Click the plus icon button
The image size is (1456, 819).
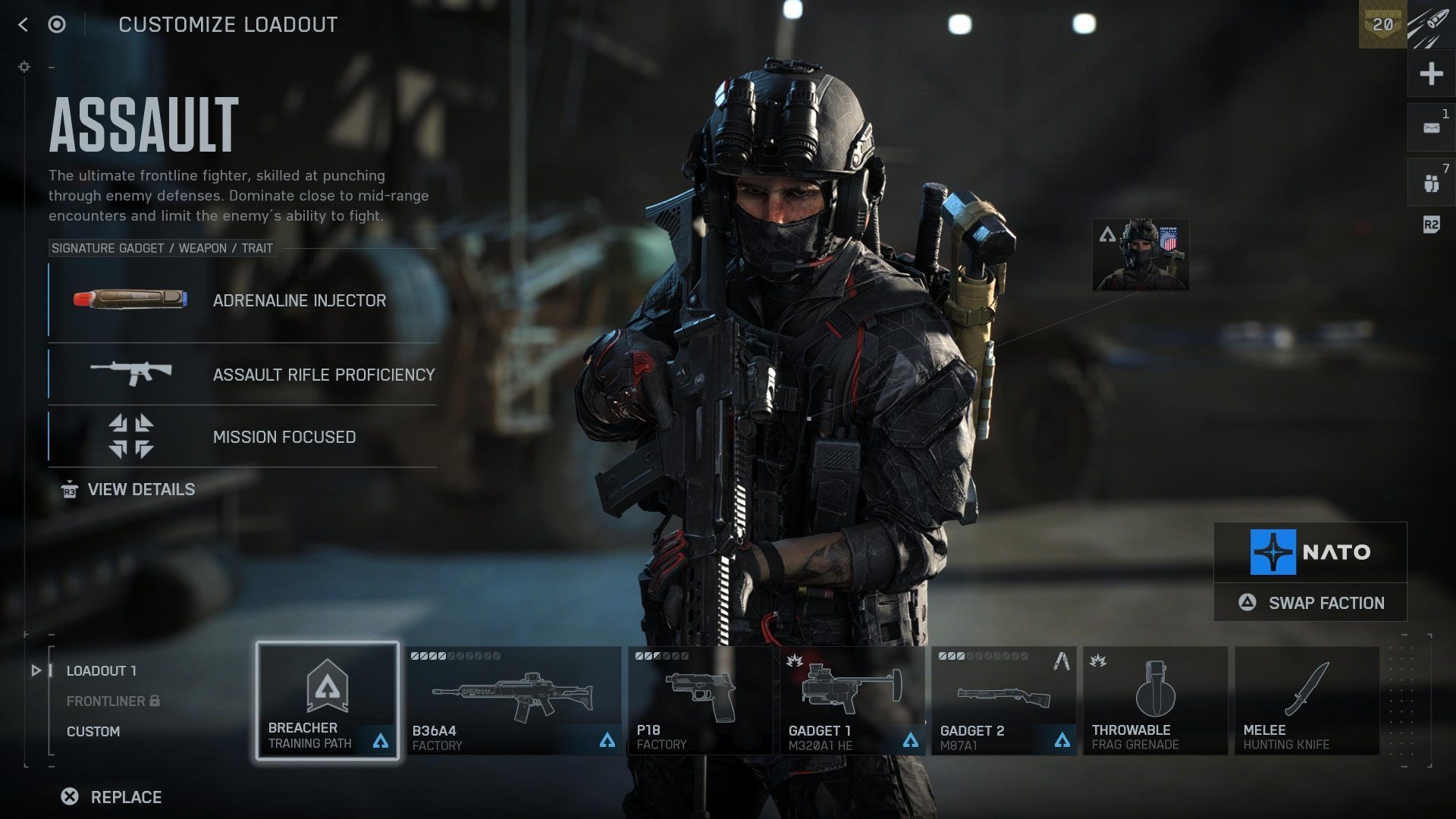click(x=1431, y=74)
